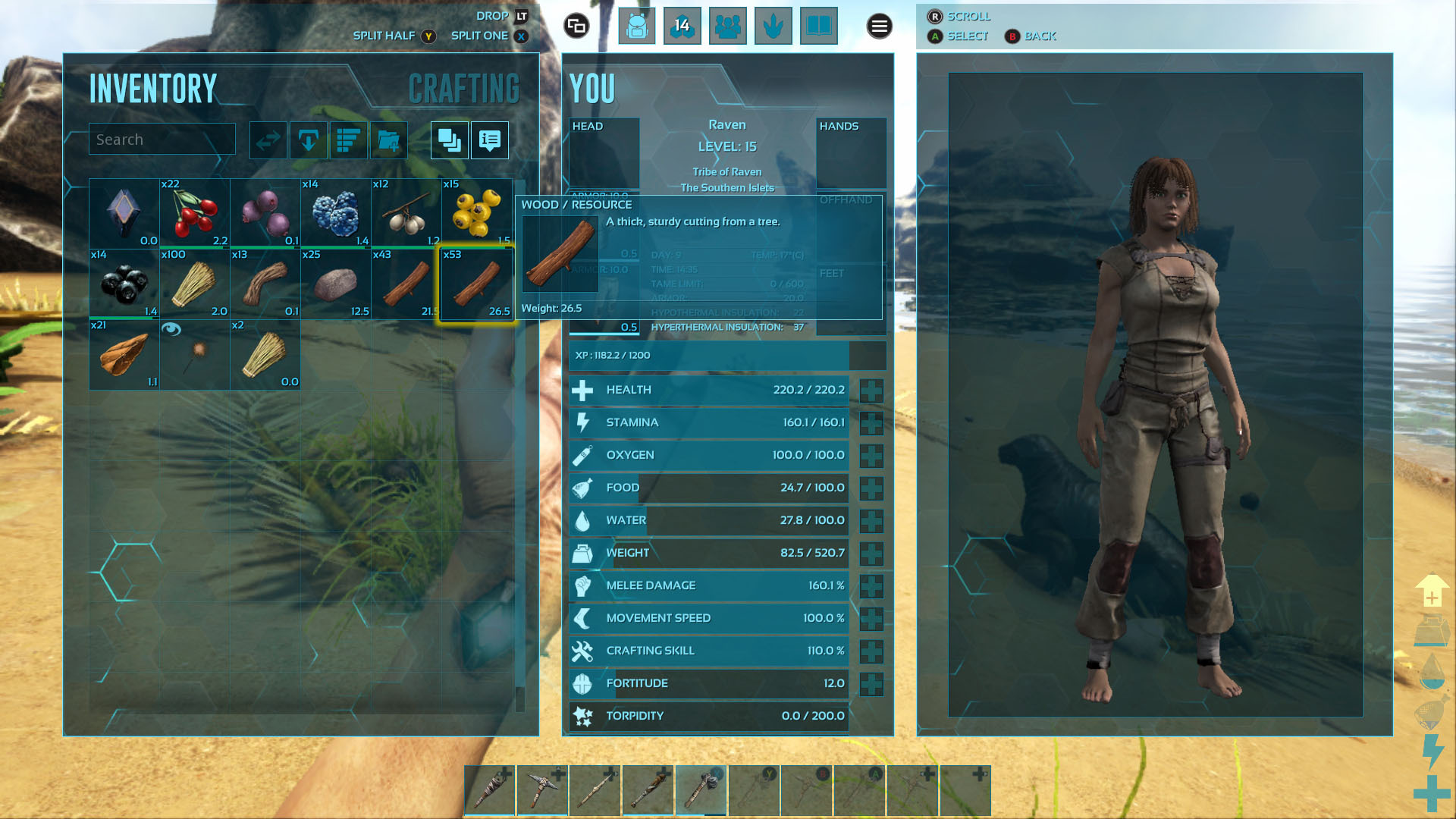Pick the x25 Stone stack
Screen dimensions: 1456x819
(335, 284)
